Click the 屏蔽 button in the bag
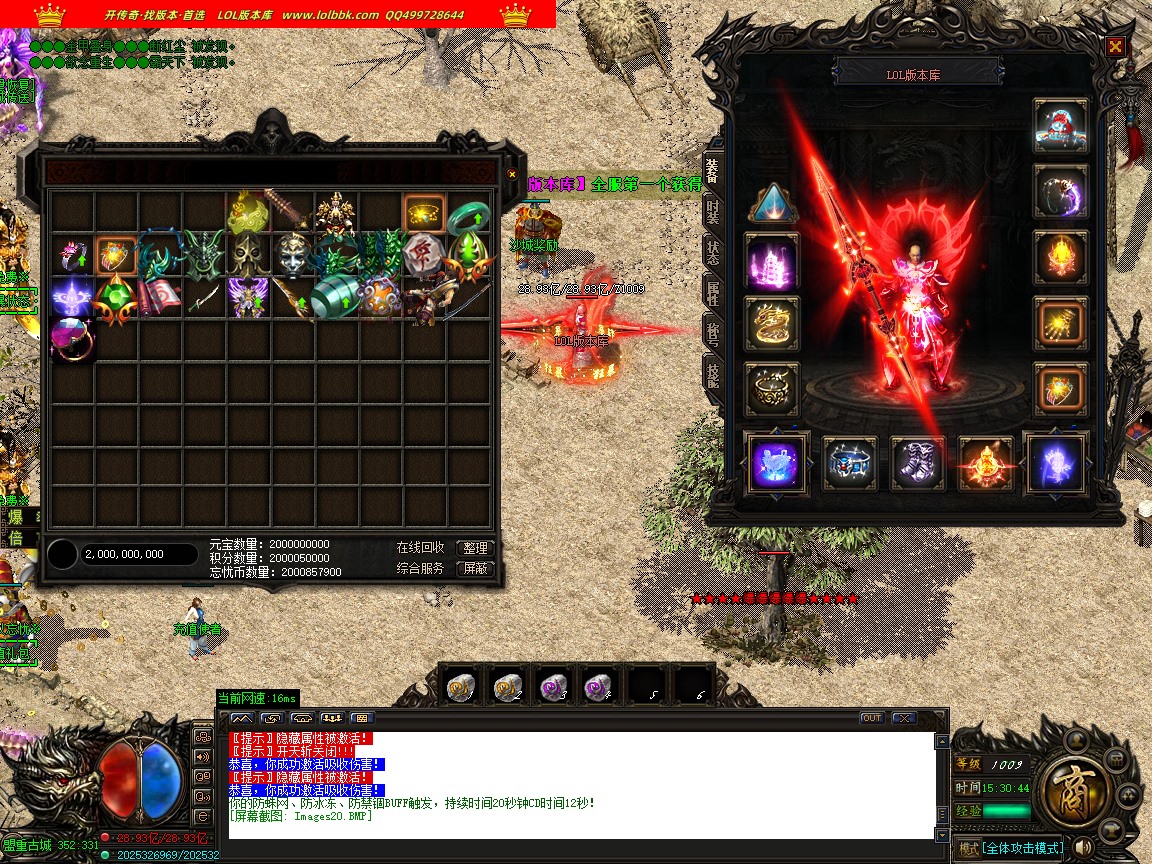Image resolution: width=1152 pixels, height=864 pixels. pyautogui.click(x=476, y=568)
